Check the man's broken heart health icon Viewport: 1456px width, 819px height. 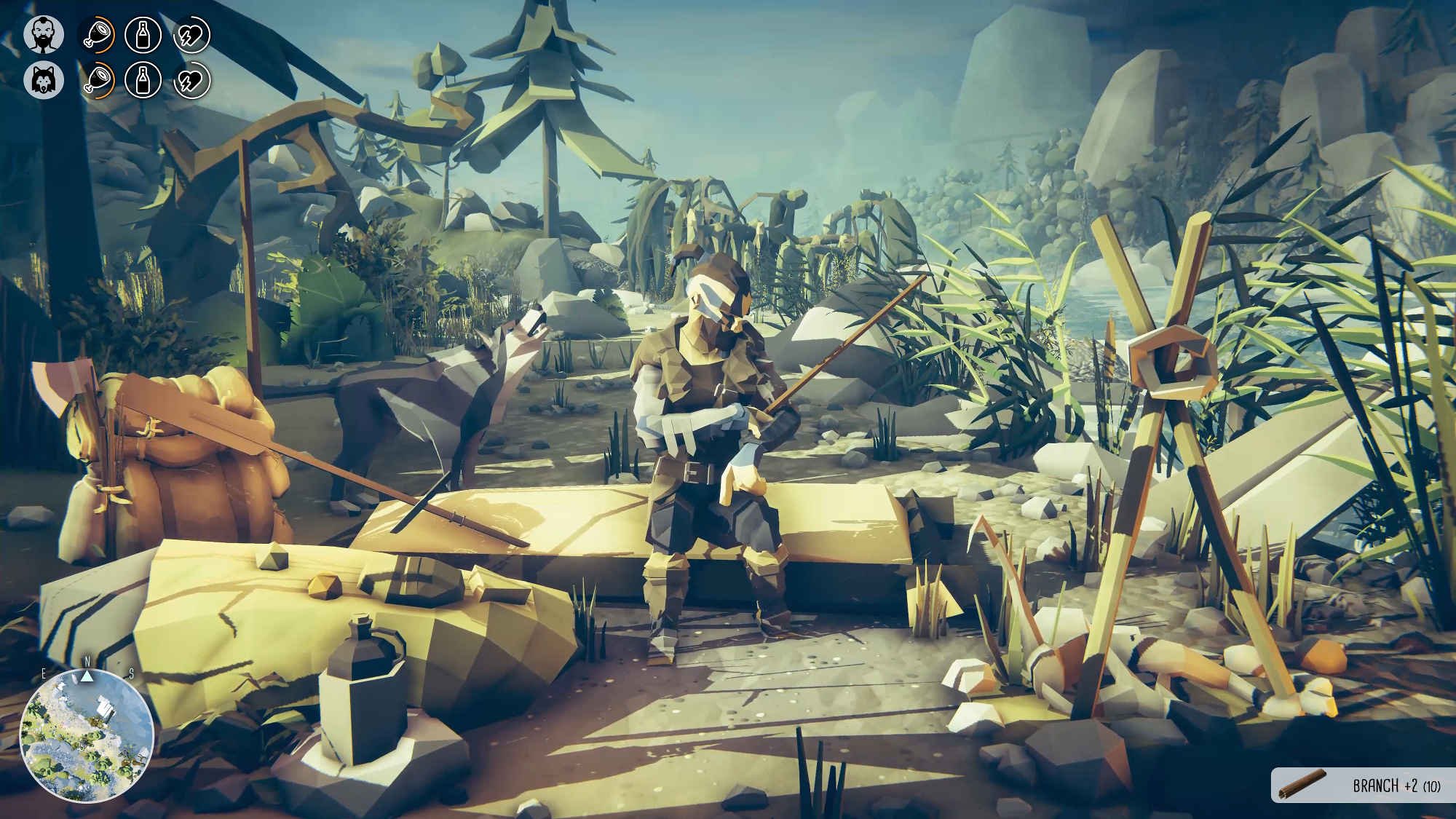[191, 35]
